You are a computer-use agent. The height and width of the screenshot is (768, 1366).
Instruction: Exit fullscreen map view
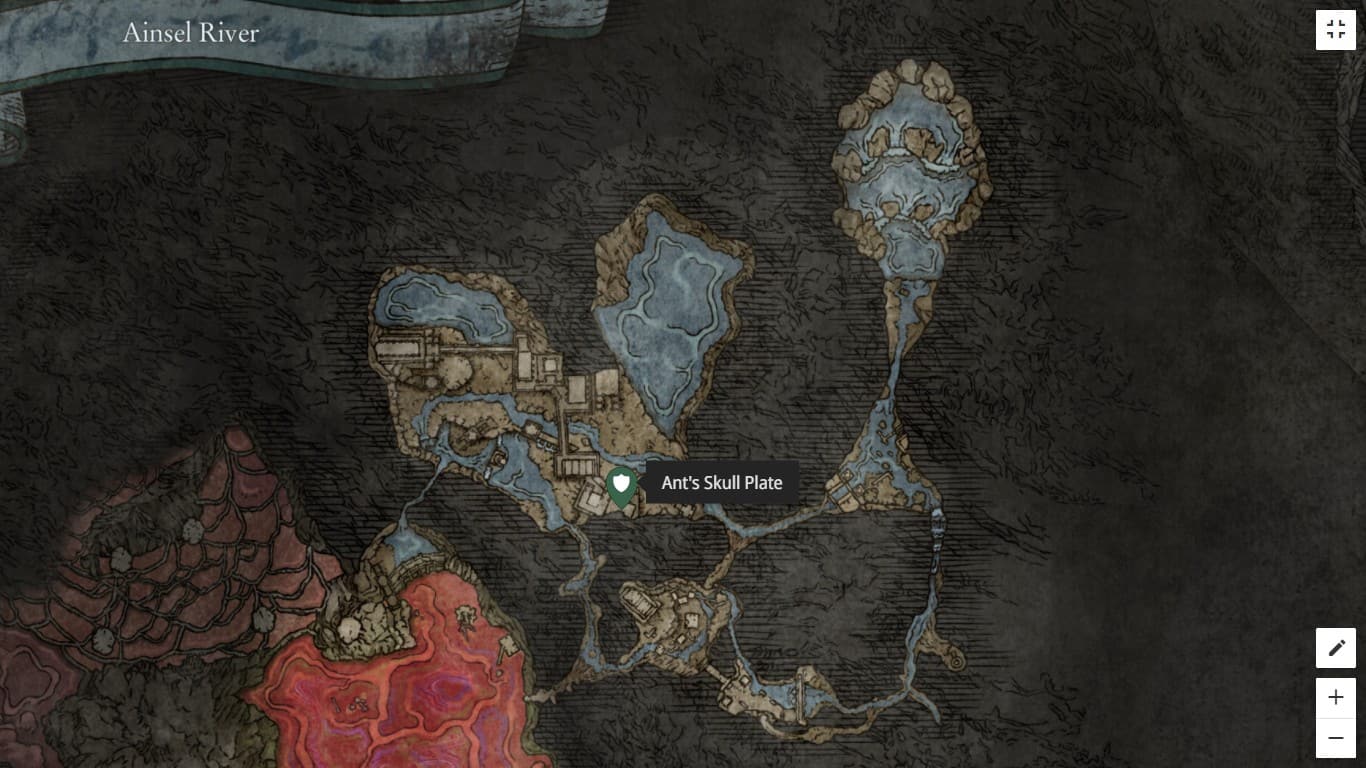tap(1335, 30)
